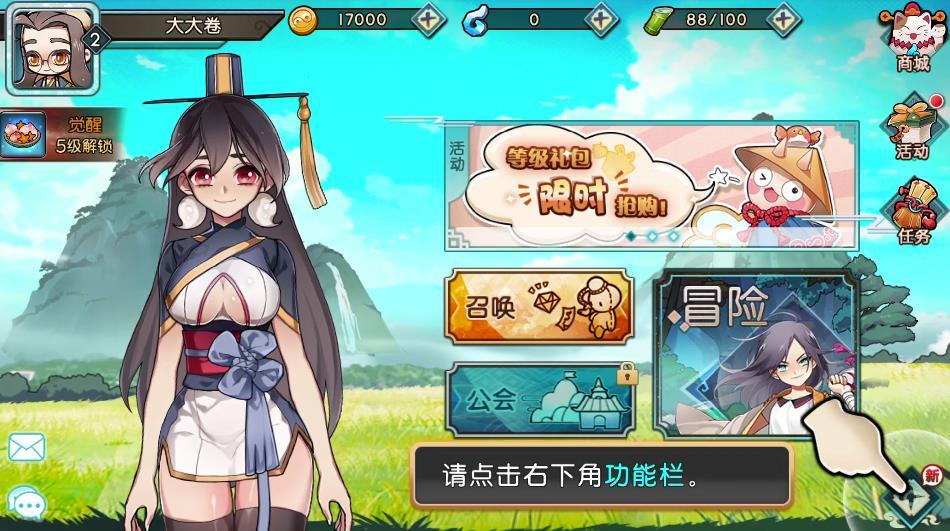Select the locked 公会 guild button

539,400
